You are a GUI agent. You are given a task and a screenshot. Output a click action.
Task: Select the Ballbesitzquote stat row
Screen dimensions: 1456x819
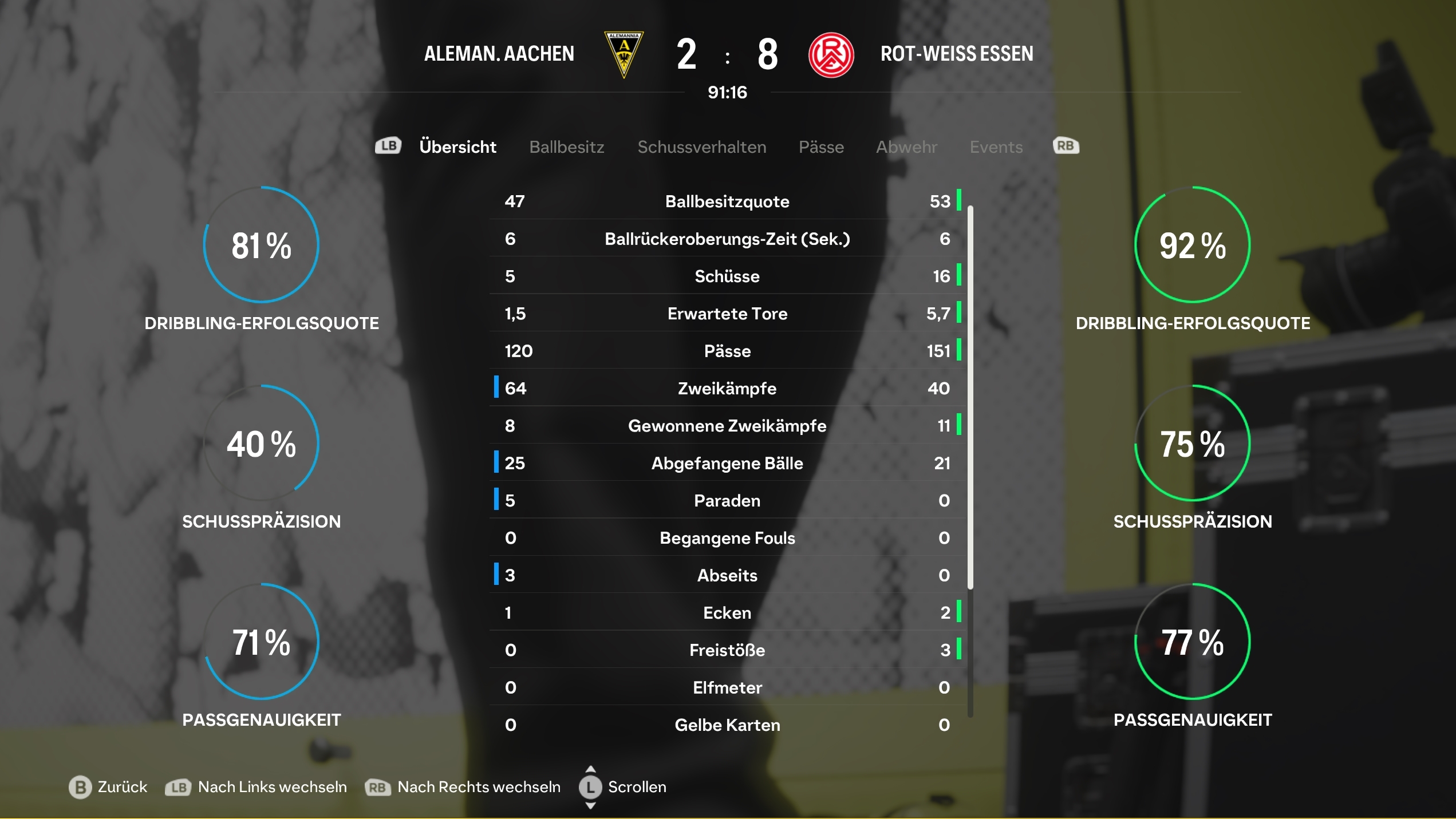pyautogui.click(x=727, y=201)
